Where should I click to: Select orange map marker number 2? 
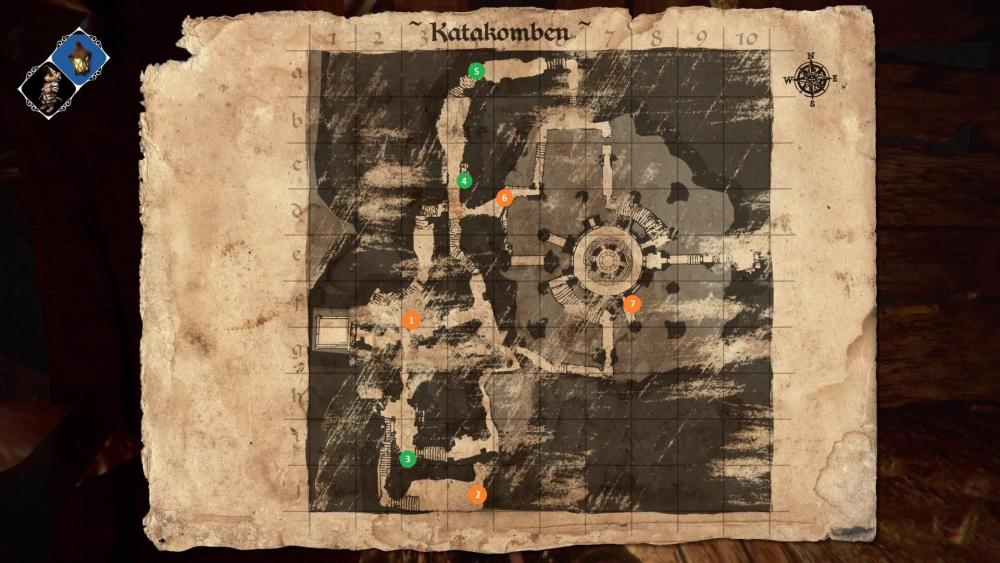pyautogui.click(x=477, y=494)
